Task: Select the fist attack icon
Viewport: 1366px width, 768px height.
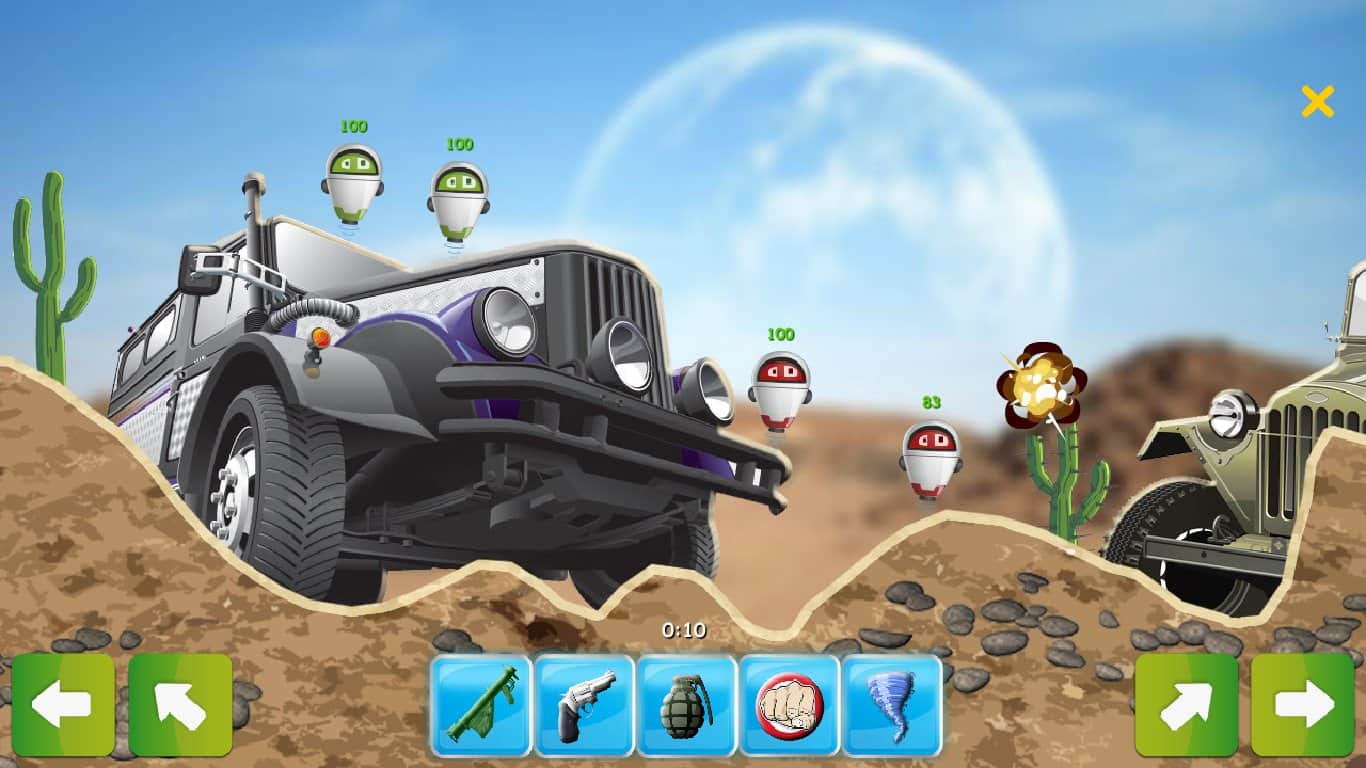Action: tap(789, 706)
